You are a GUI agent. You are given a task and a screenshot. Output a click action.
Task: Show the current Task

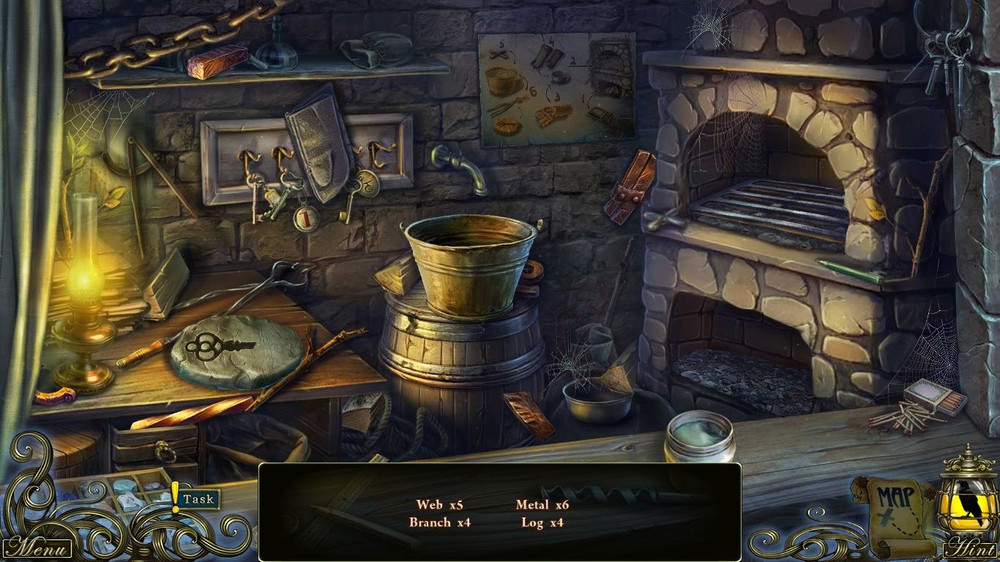(197, 498)
